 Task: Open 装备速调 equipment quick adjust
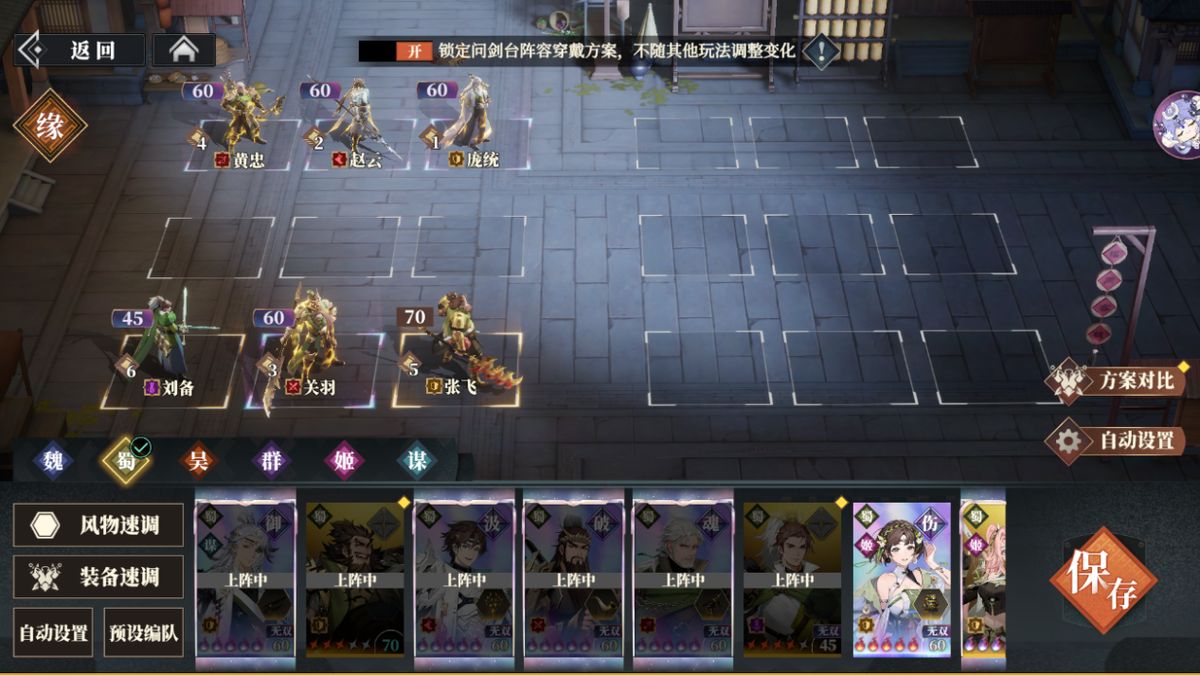pyautogui.click(x=98, y=577)
